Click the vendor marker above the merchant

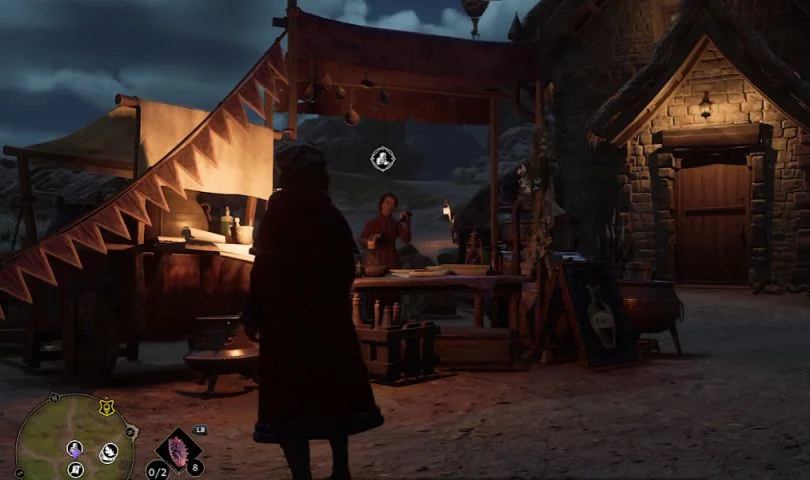coord(382,158)
